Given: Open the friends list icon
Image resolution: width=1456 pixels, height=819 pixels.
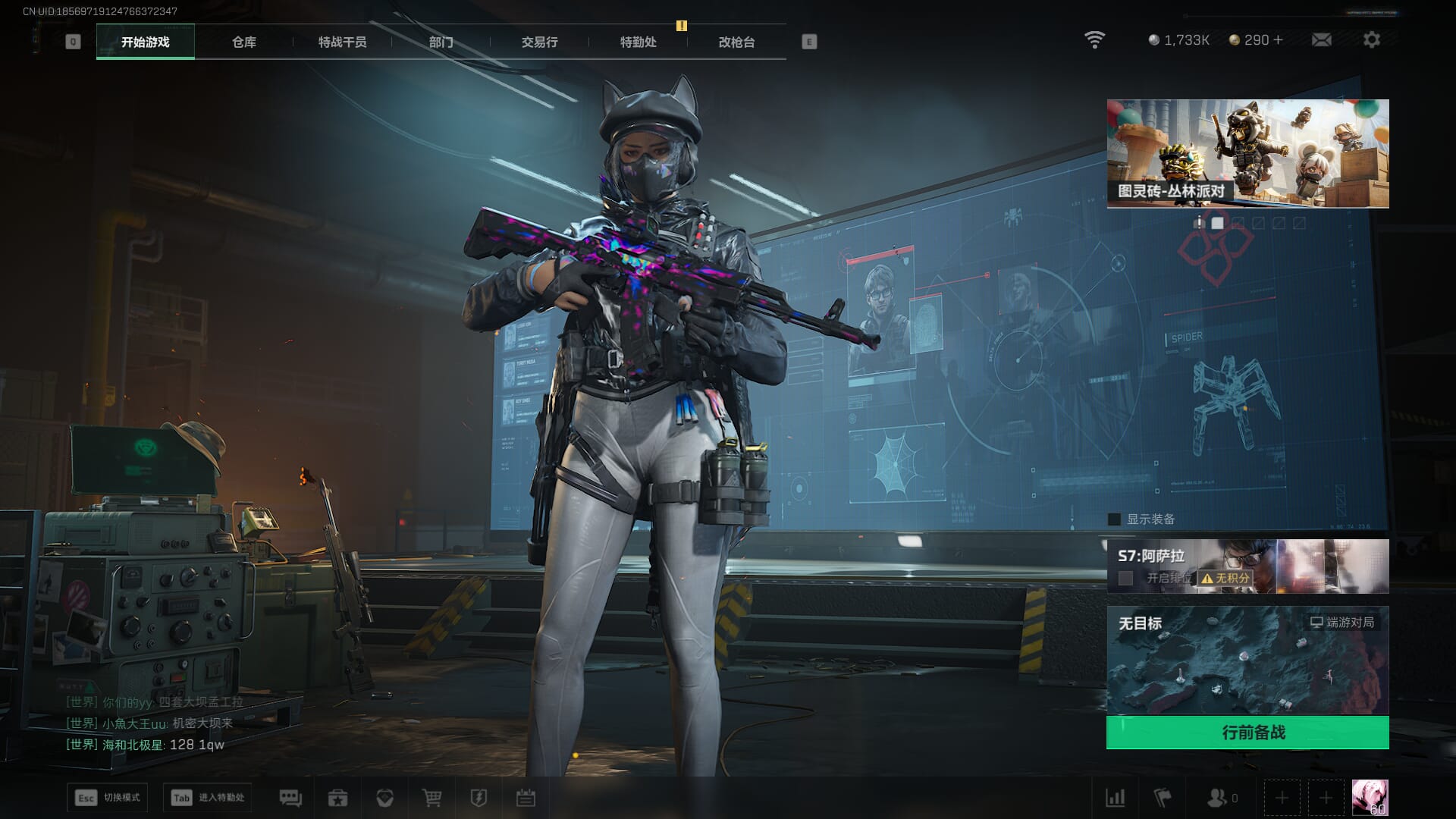Looking at the screenshot, I should pyautogui.click(x=1216, y=798).
